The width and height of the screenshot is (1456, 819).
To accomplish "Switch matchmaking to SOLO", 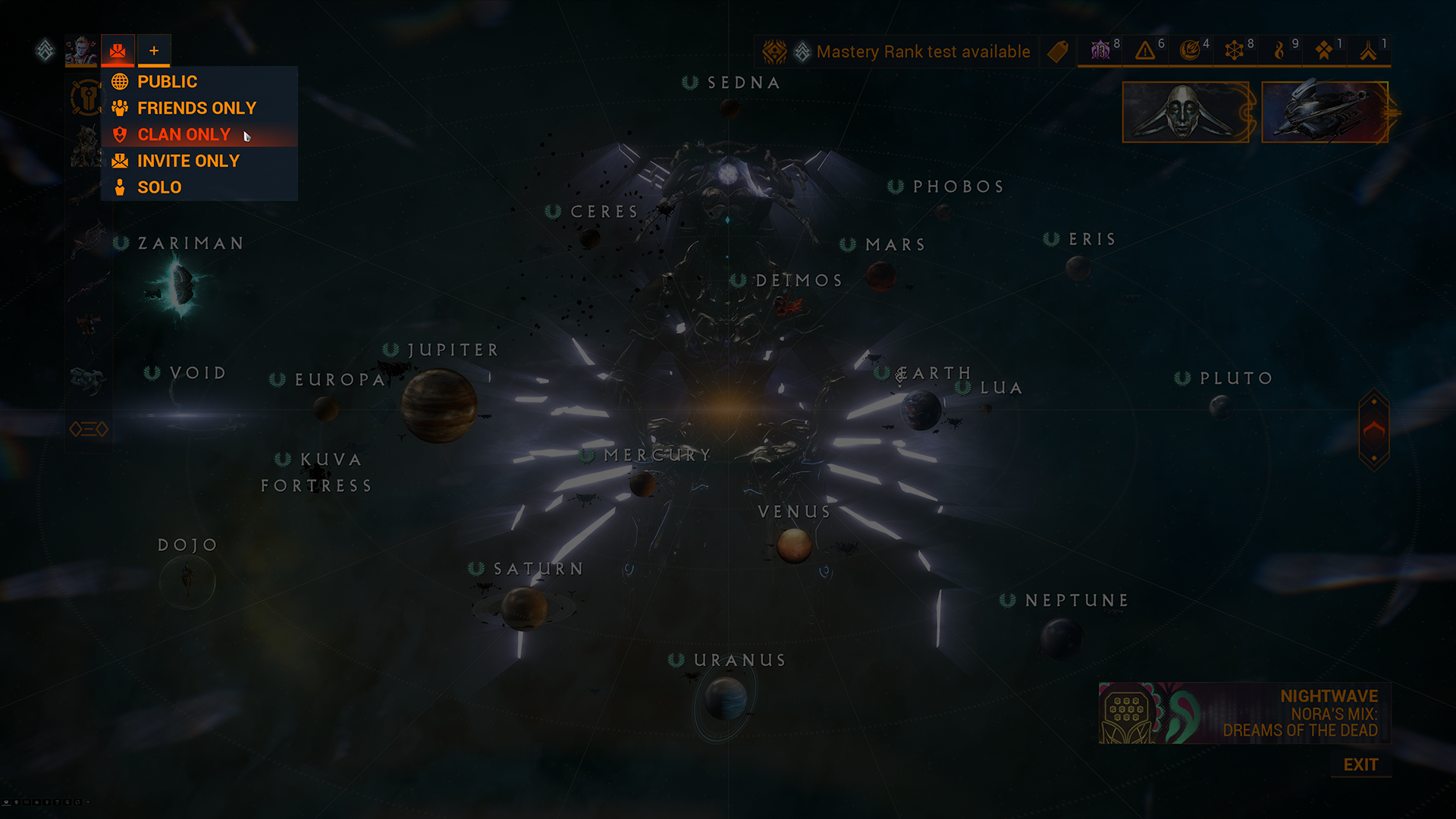I will (159, 187).
